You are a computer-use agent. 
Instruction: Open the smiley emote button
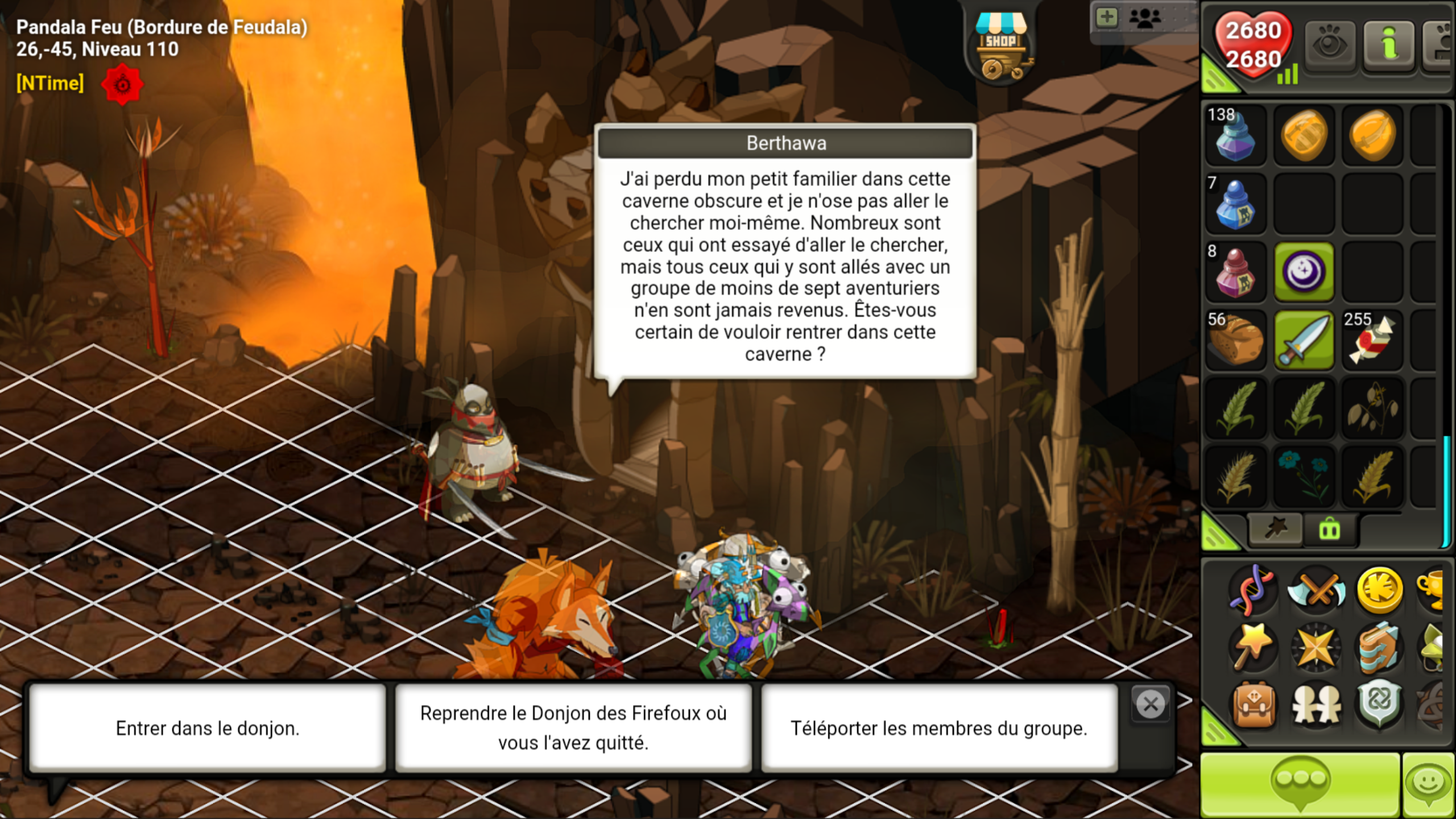1428,785
